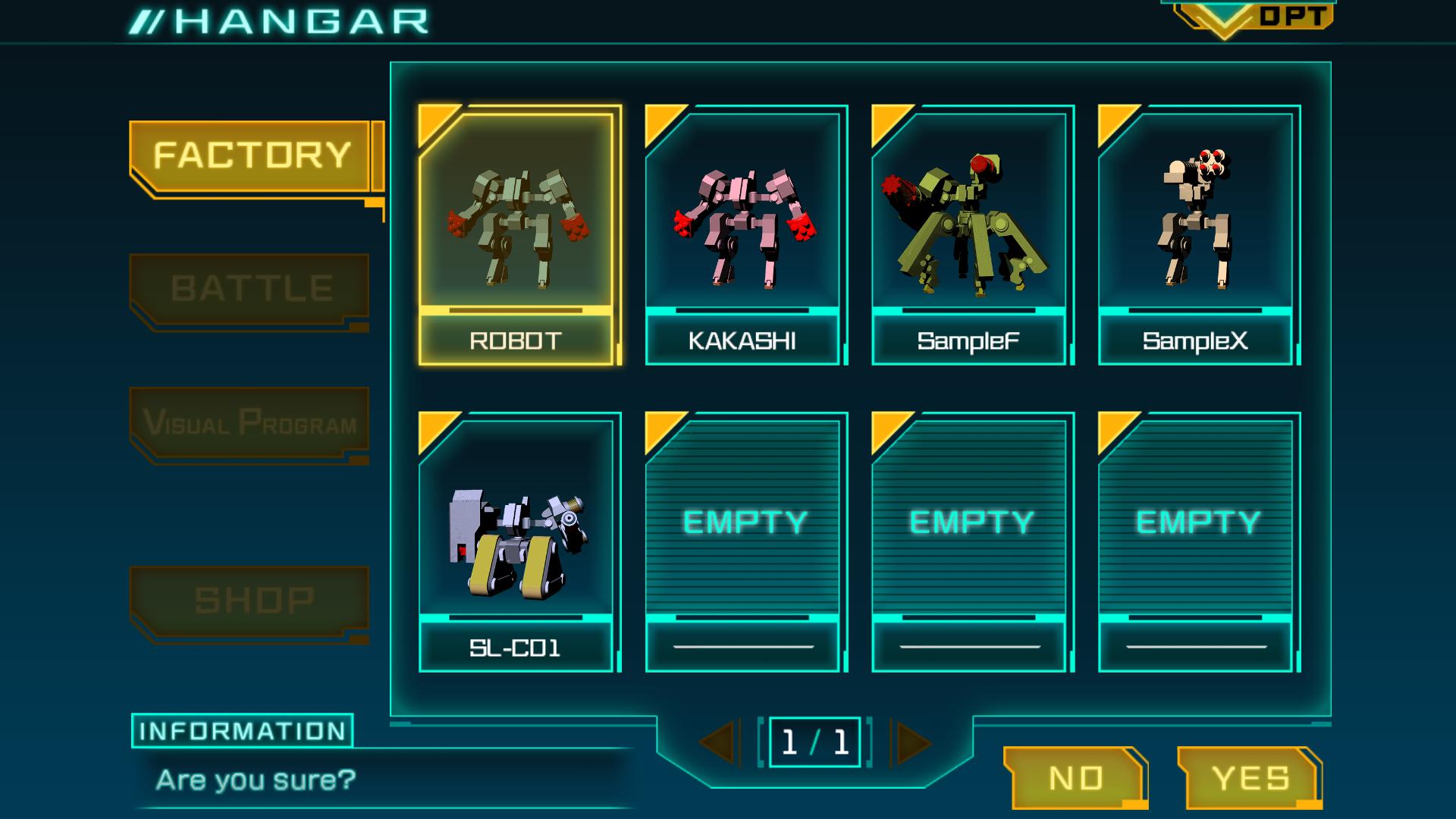This screenshot has width=1456, height=819.
Task: Open the OPT options dropdown
Action: click(1253, 17)
